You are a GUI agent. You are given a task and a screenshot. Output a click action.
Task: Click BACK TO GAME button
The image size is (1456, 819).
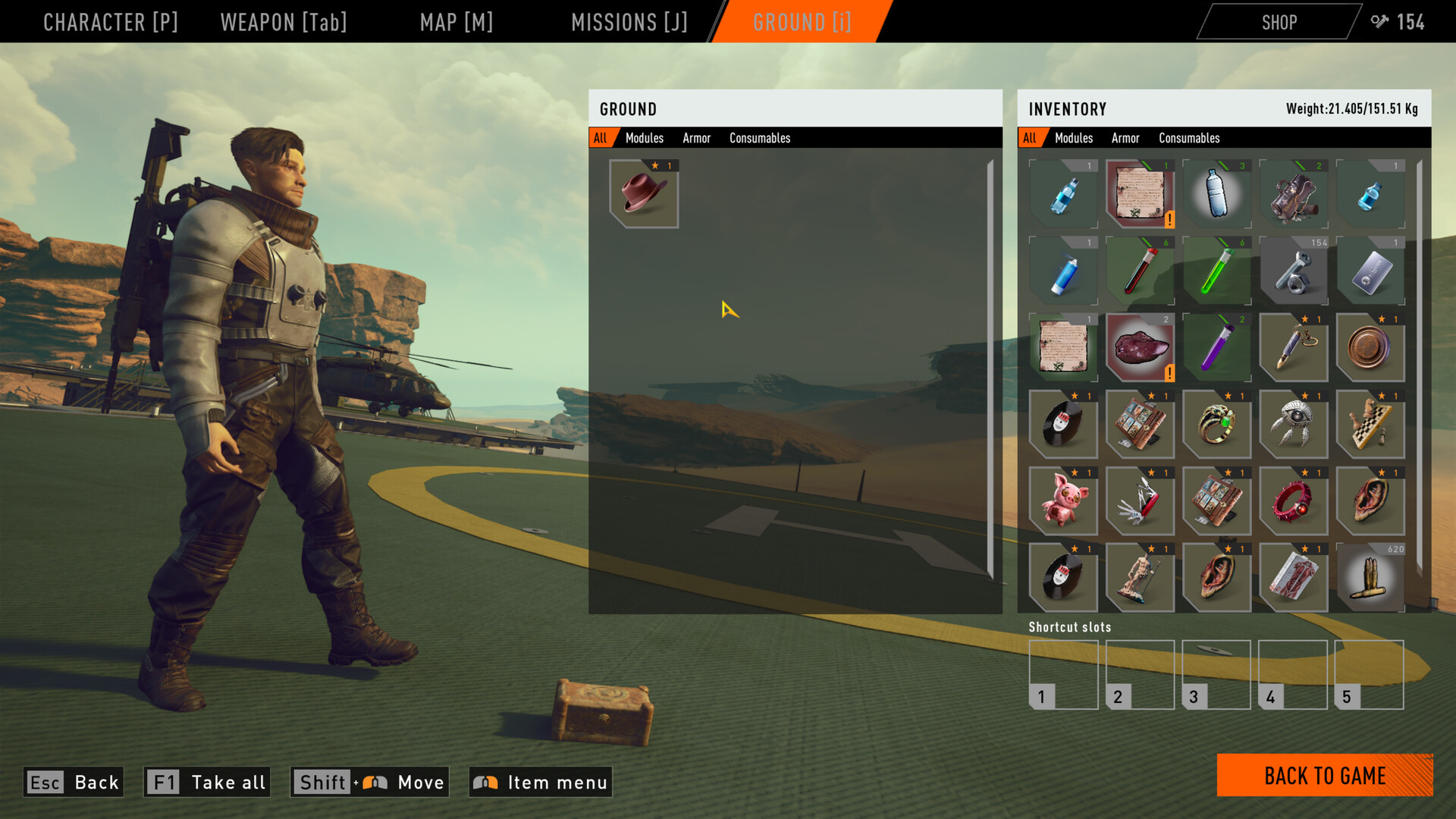click(1324, 776)
